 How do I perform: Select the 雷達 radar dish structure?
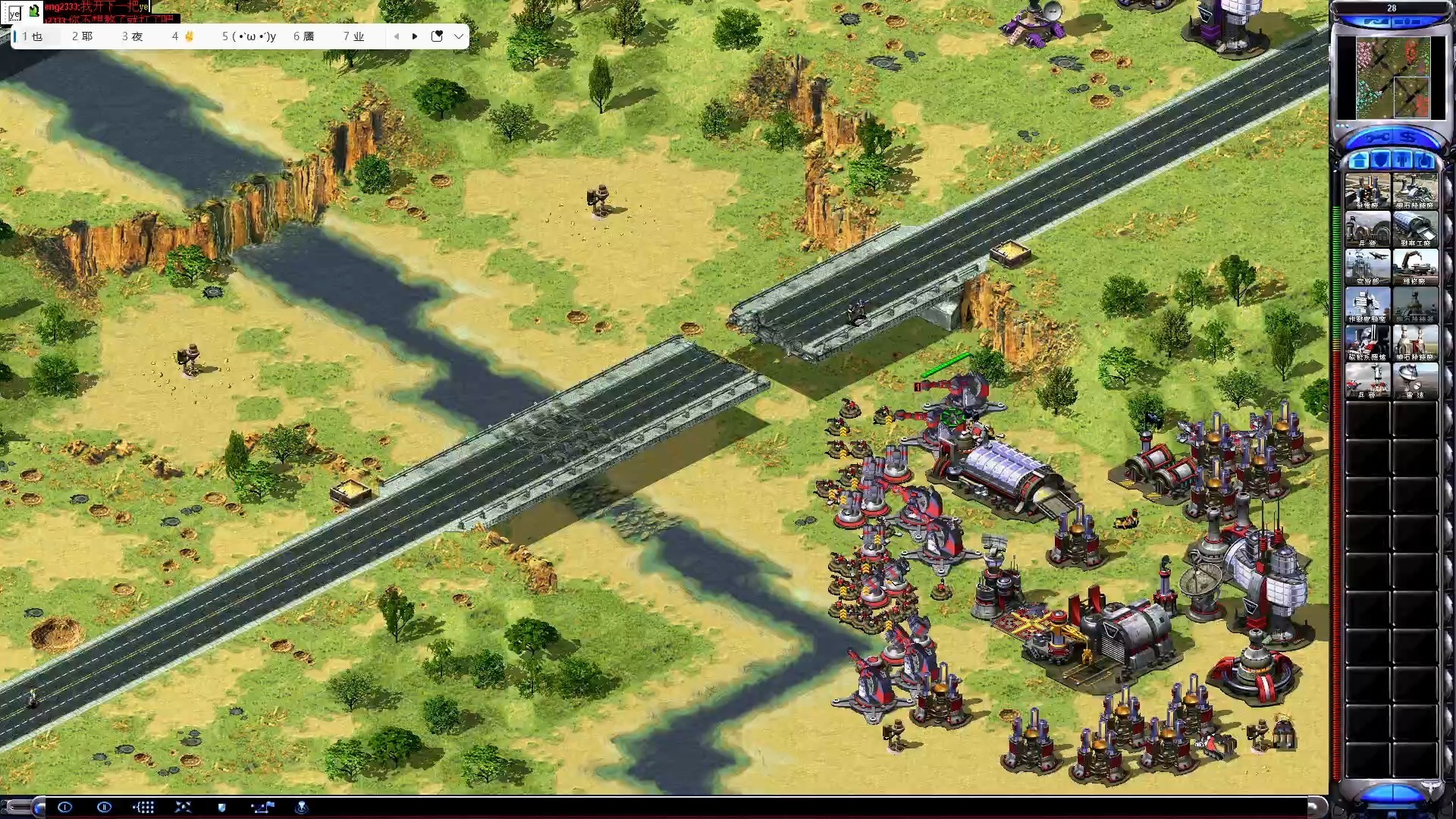point(1415,381)
